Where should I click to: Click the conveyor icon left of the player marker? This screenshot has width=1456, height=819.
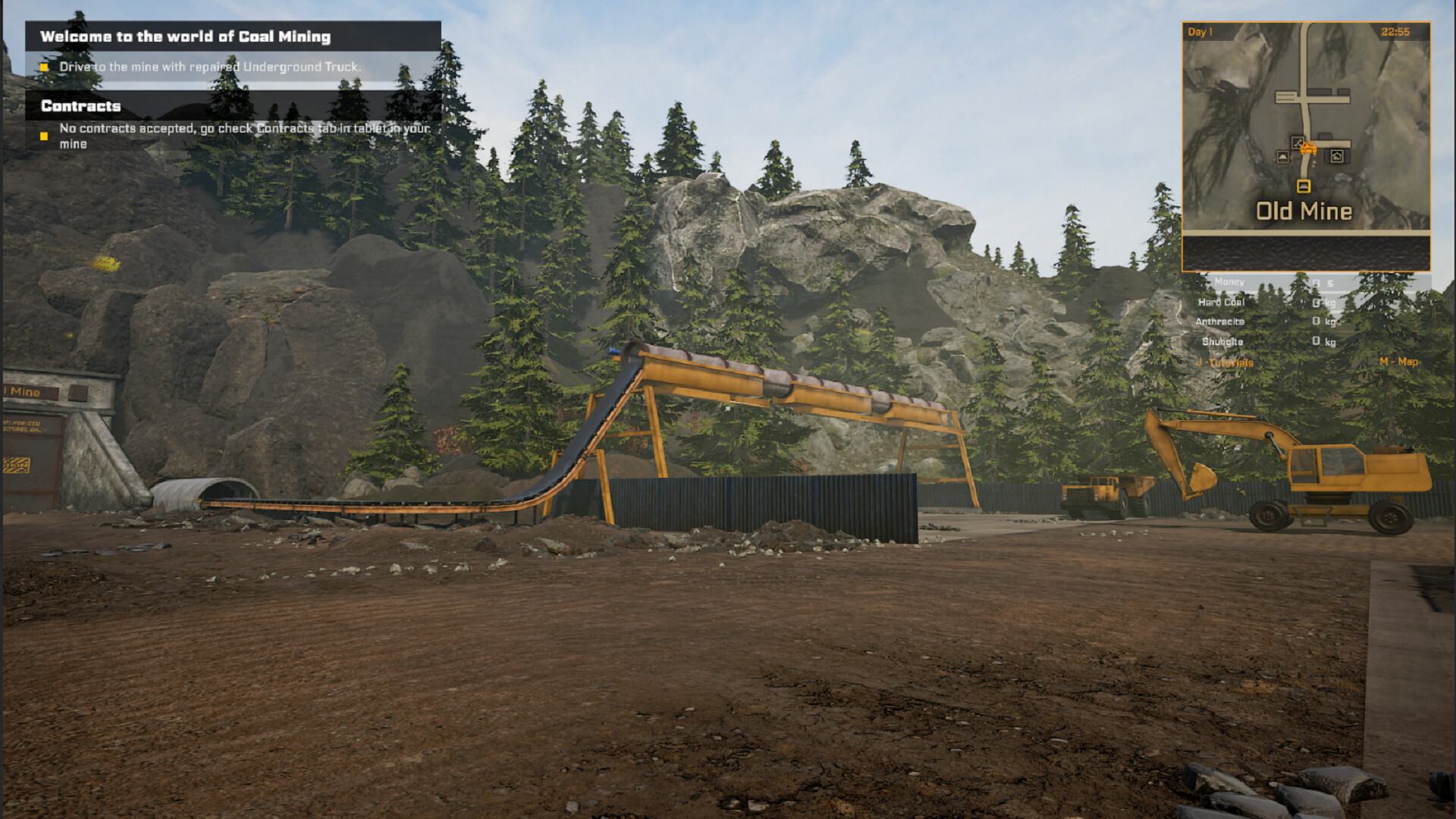click(x=1282, y=157)
